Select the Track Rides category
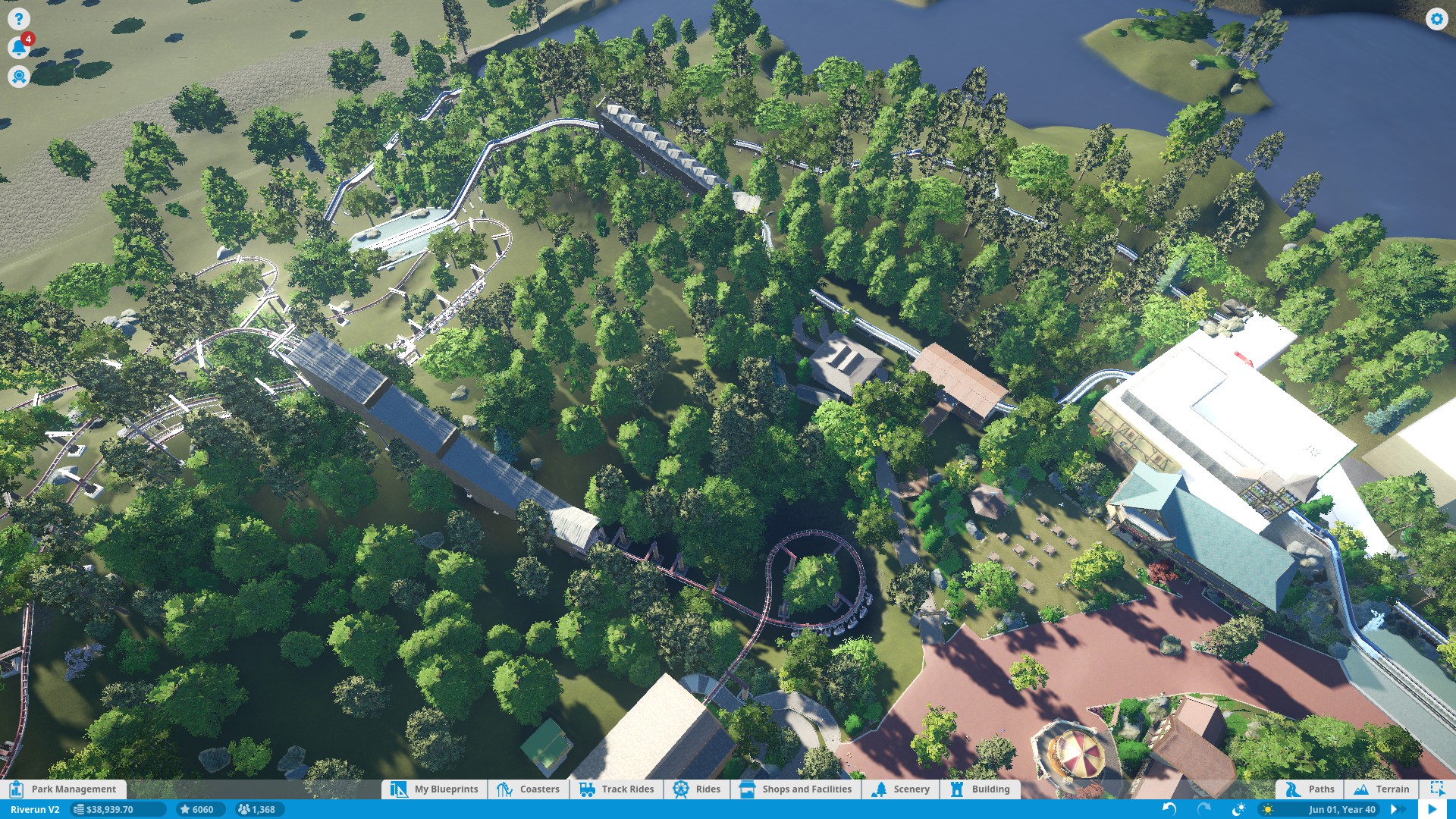The width and height of the screenshot is (1456, 819). [x=617, y=789]
